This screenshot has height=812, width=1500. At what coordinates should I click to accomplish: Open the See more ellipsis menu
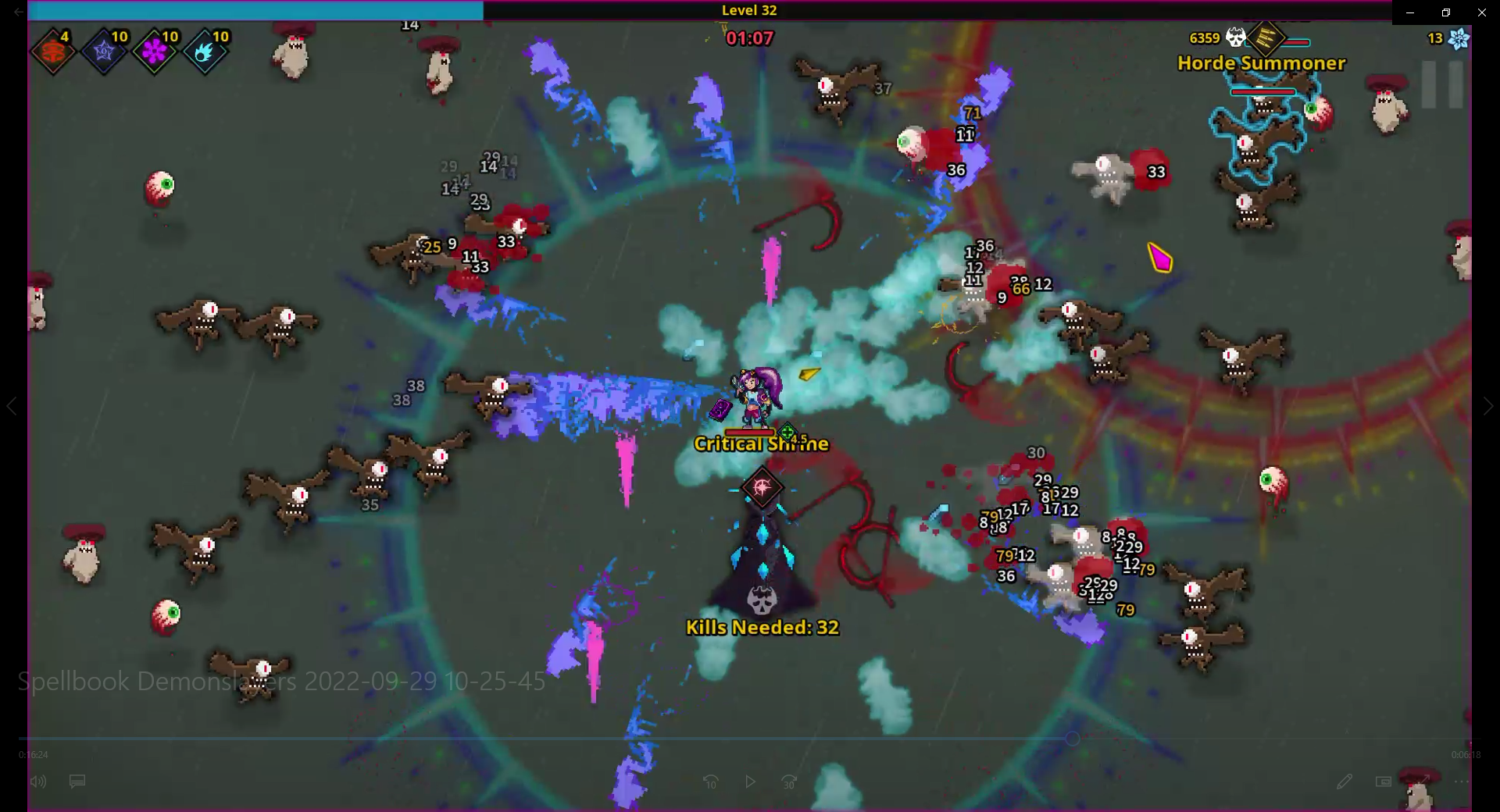pyautogui.click(x=1461, y=782)
